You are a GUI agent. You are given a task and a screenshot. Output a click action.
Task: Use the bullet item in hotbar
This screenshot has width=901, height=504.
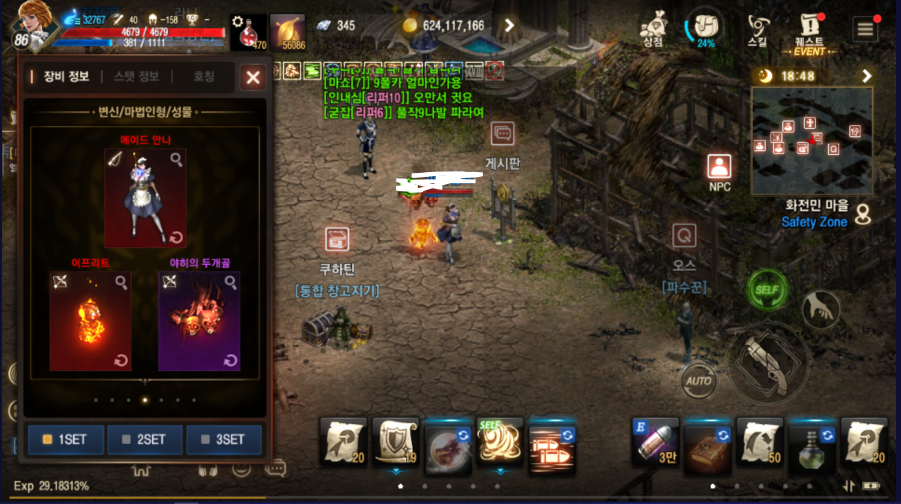[x=656, y=441]
